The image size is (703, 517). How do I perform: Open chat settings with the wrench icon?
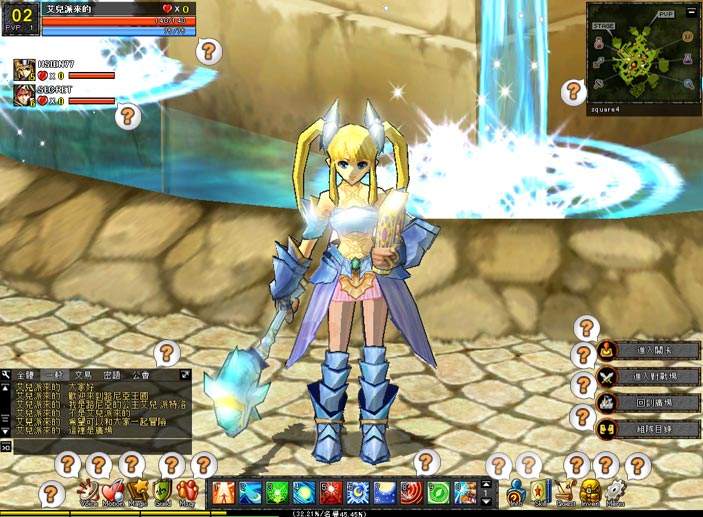coord(6,374)
